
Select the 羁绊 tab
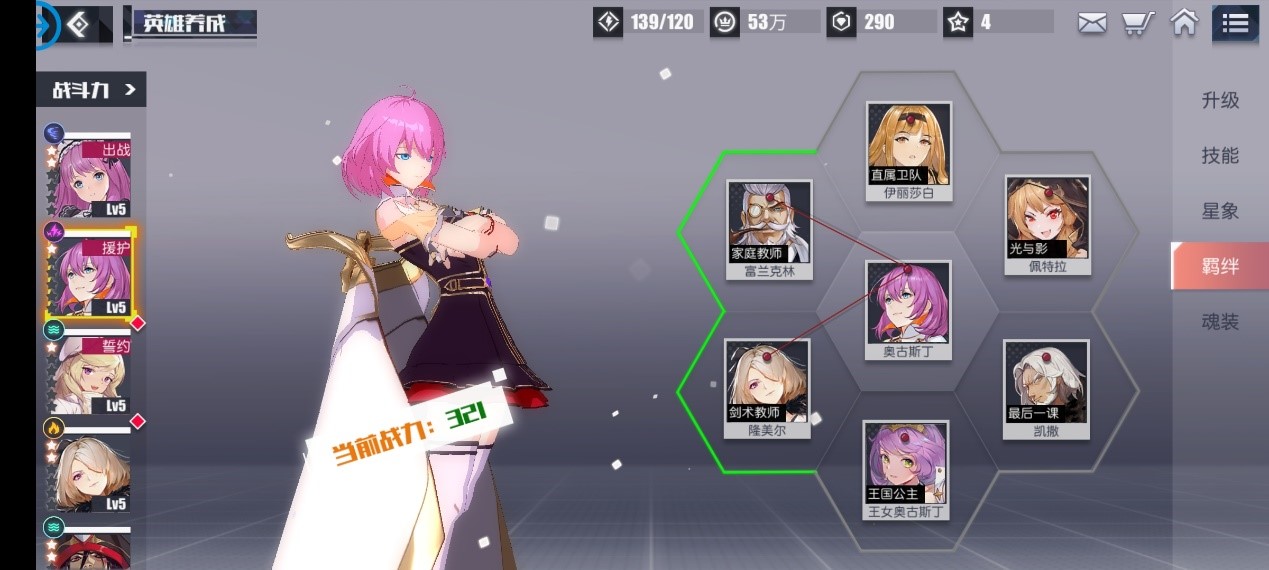point(1220,266)
